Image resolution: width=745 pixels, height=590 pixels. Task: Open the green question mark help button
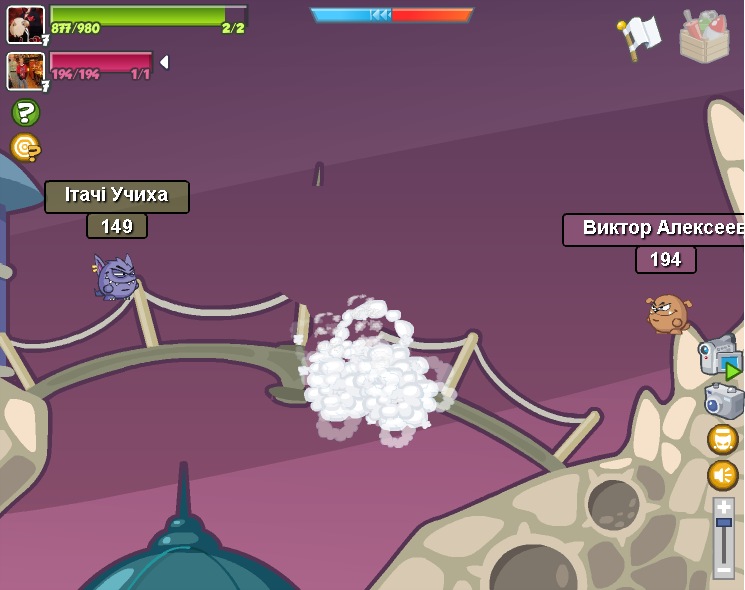click(x=25, y=112)
